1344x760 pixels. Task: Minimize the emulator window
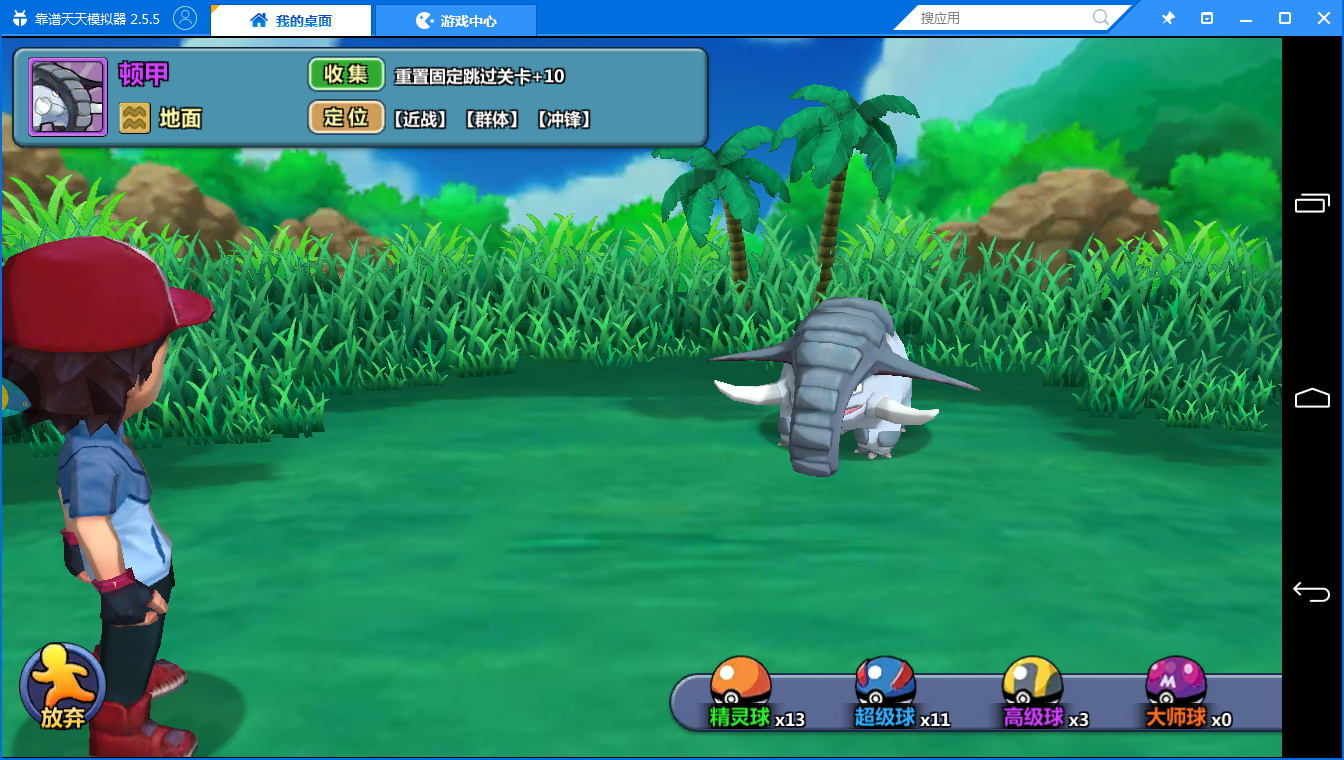(x=1246, y=18)
